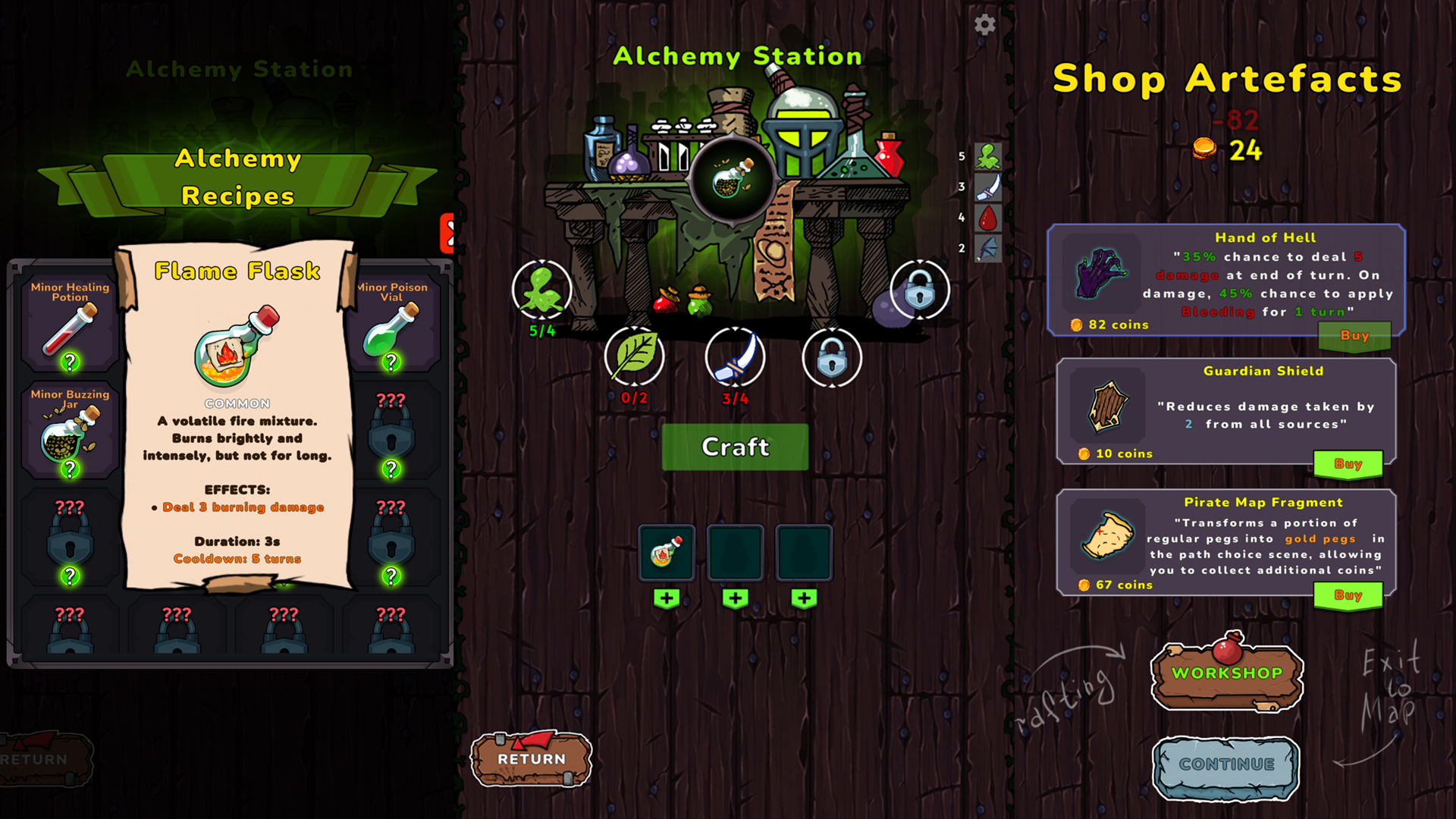Open the settings gear
Viewport: 1456px width, 819px height.
tap(985, 25)
